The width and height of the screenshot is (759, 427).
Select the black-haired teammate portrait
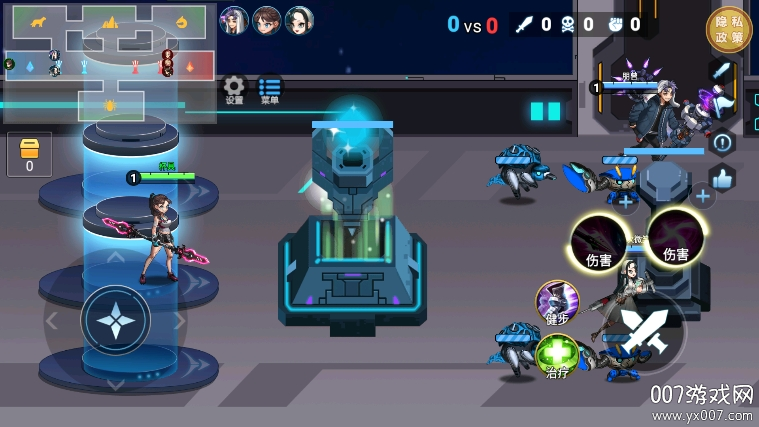[299, 20]
